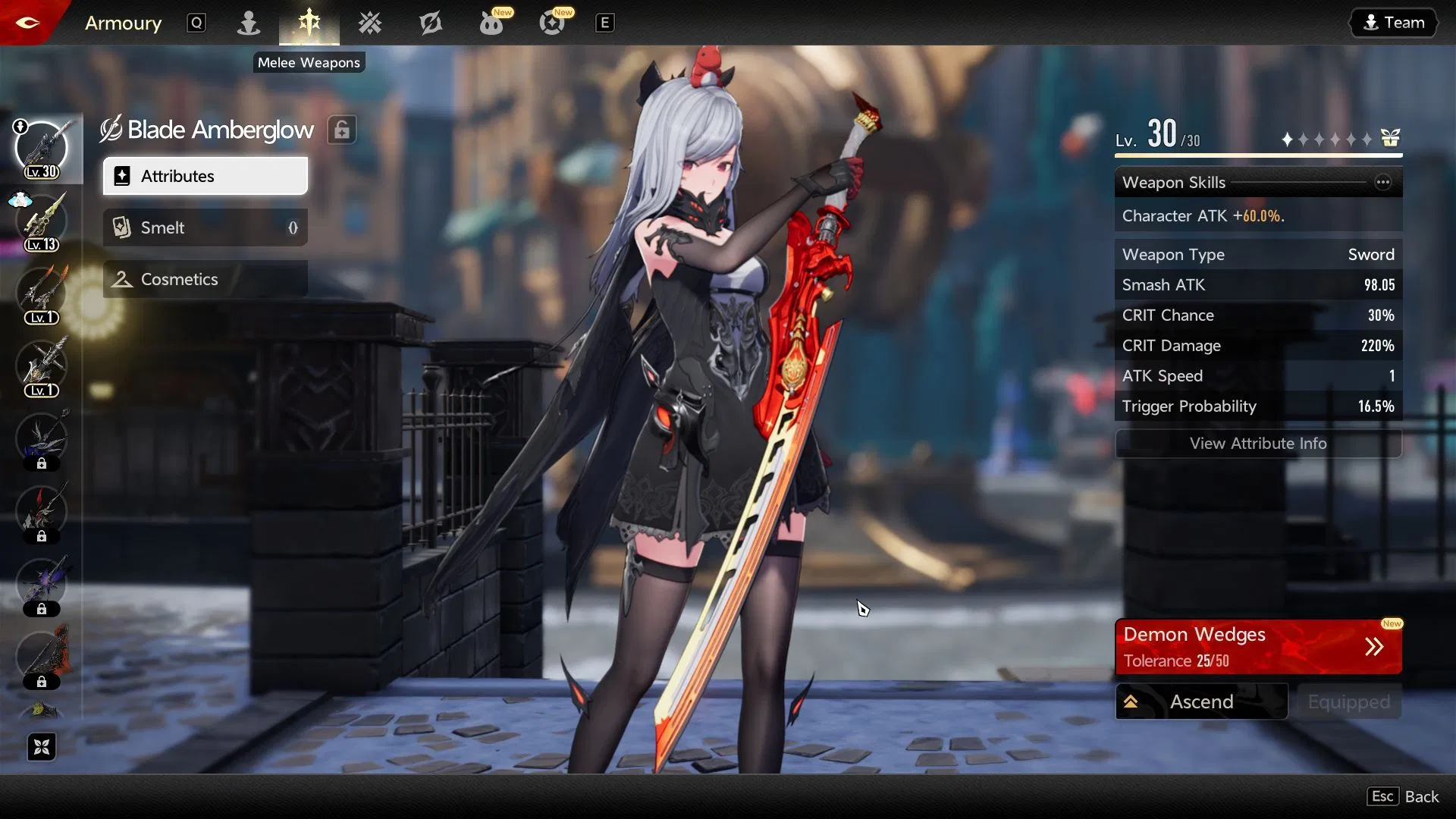
Task: Open the shuriken-shaped weapon category icon
Action: [369, 23]
